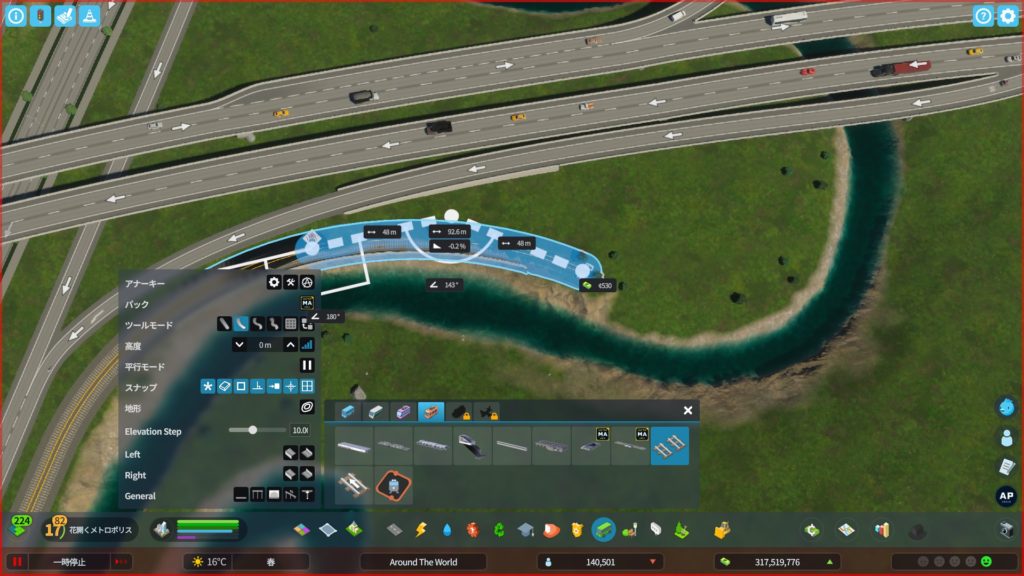Toggle the terrain contour lines button

tap(307, 408)
